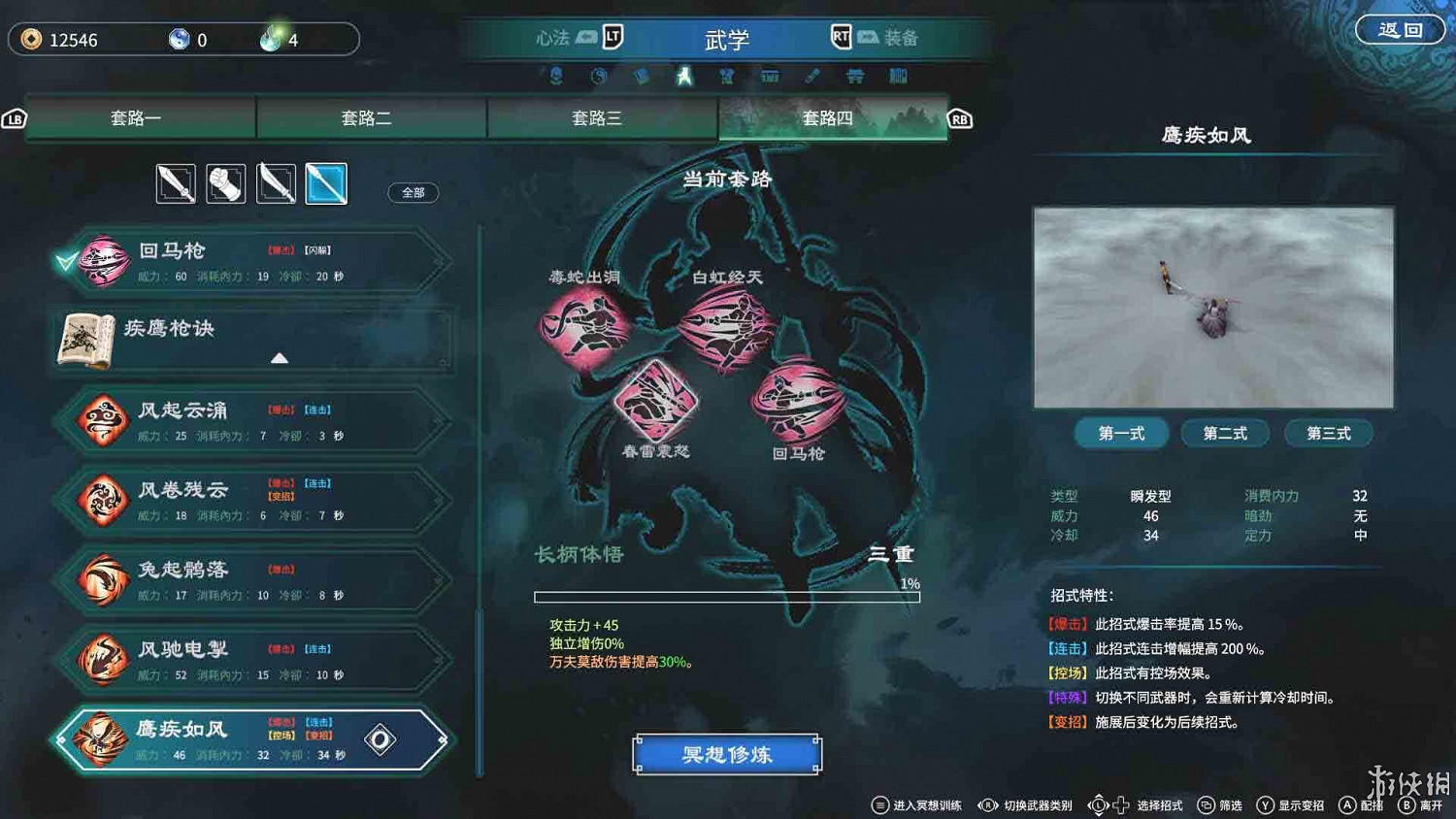Click the skill preview video thumbnail
The height and width of the screenshot is (819, 1456).
coord(1211,307)
